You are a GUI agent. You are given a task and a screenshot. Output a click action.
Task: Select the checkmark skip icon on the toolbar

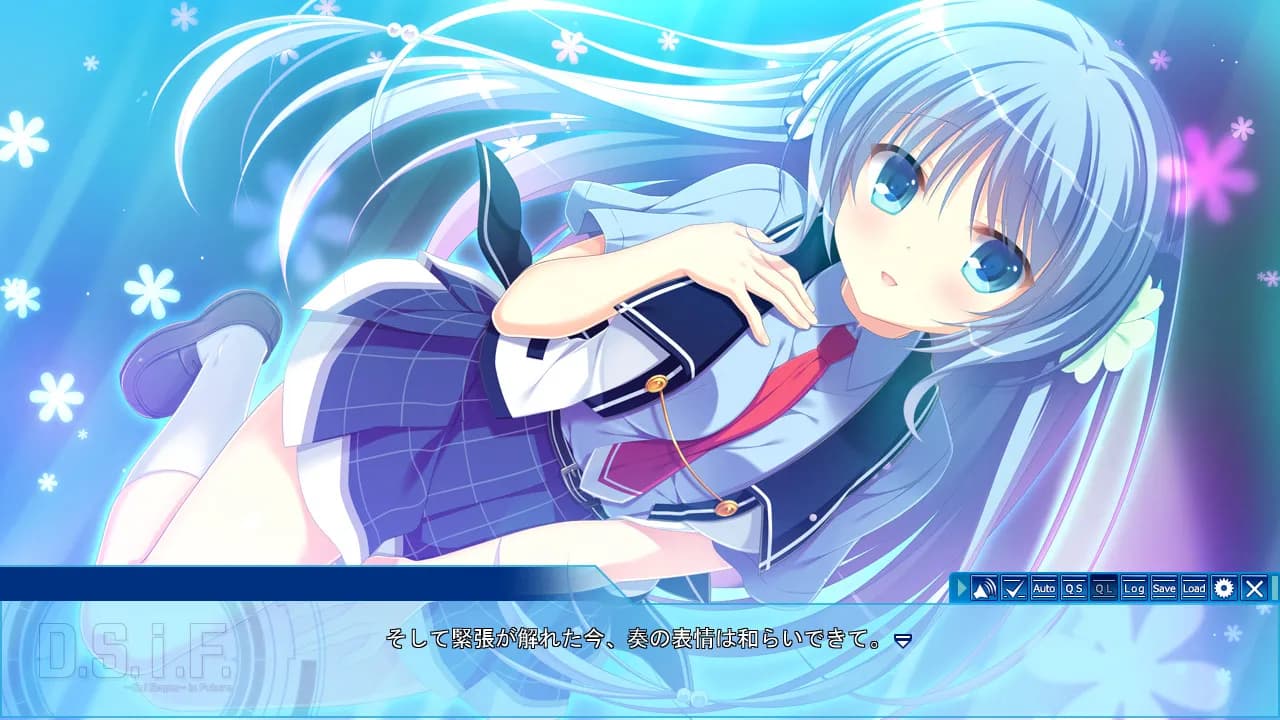point(1014,589)
